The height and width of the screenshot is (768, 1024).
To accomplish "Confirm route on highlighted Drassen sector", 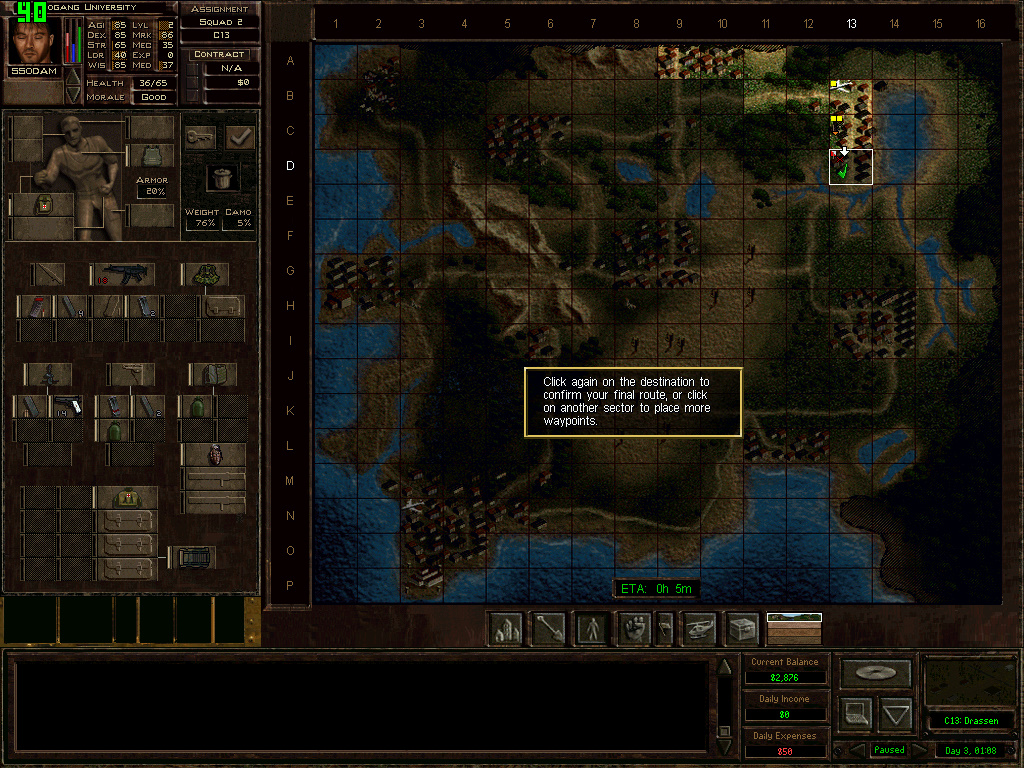I will point(851,167).
